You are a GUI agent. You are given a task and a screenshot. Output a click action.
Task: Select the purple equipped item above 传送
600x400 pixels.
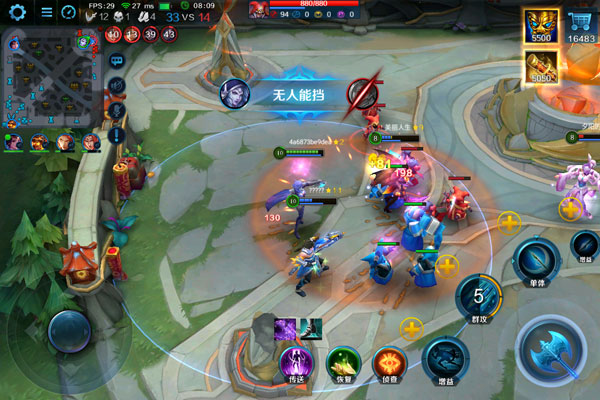(285, 326)
